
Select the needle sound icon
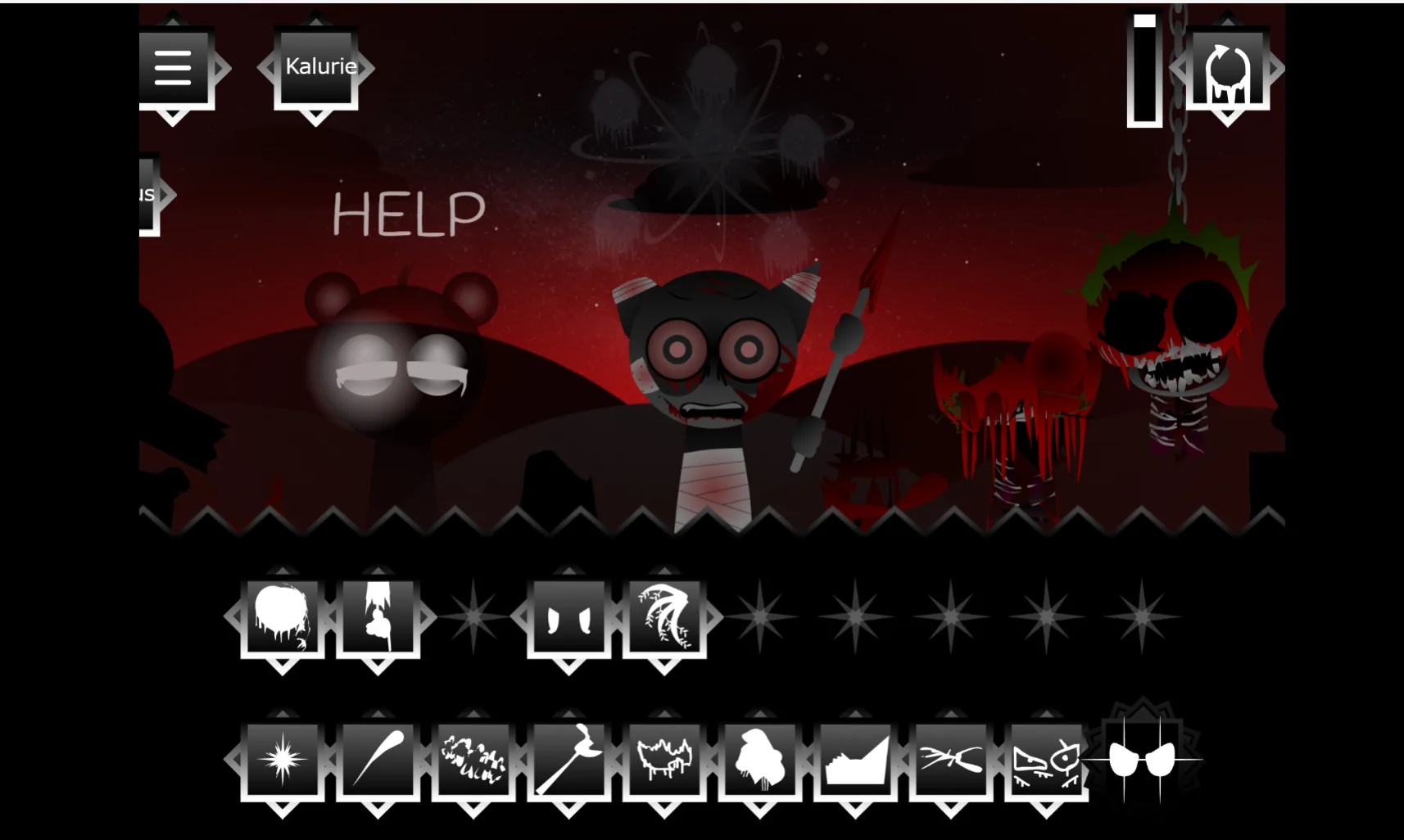coord(378,761)
